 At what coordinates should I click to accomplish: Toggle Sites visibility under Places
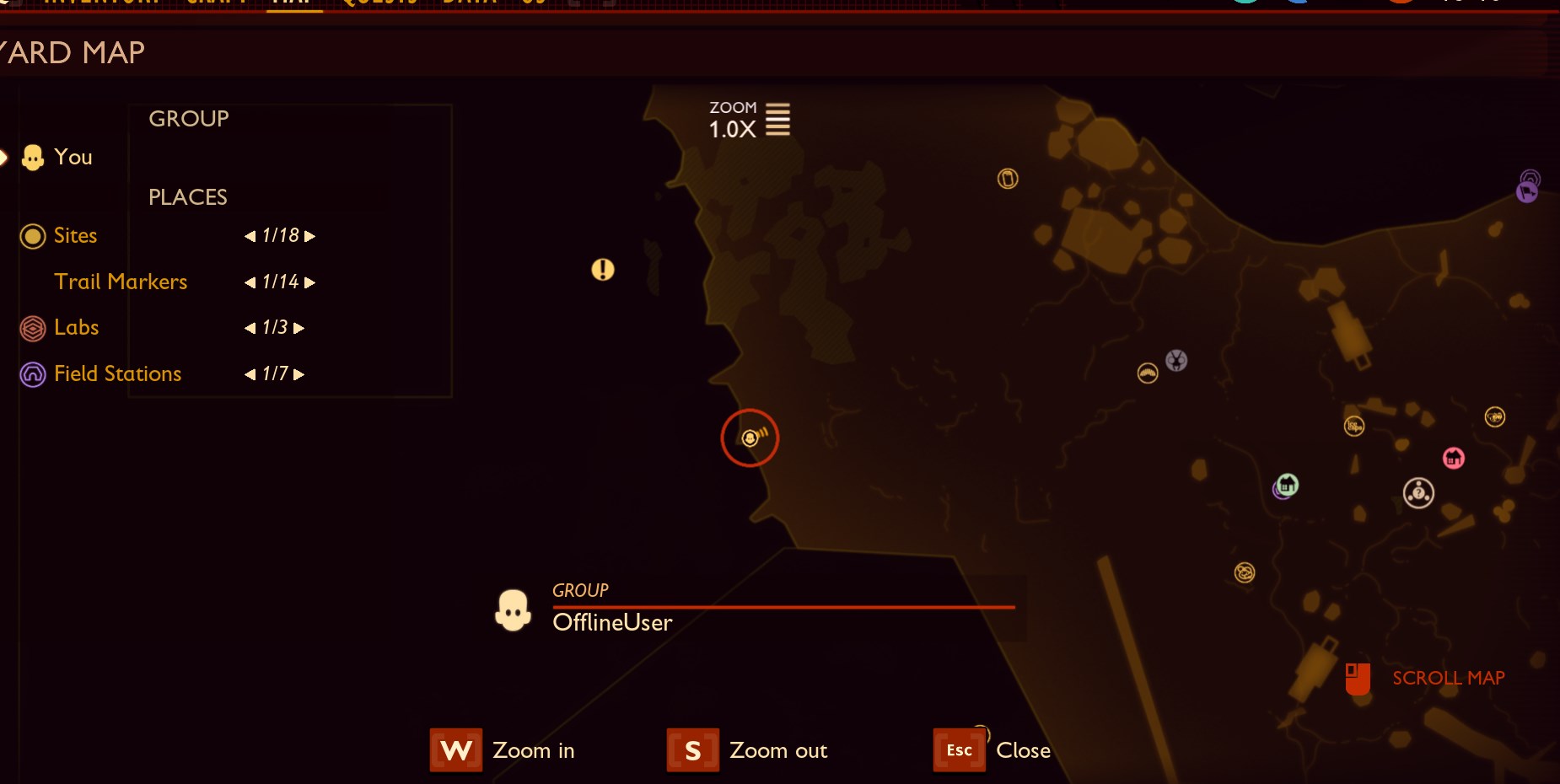click(33, 236)
